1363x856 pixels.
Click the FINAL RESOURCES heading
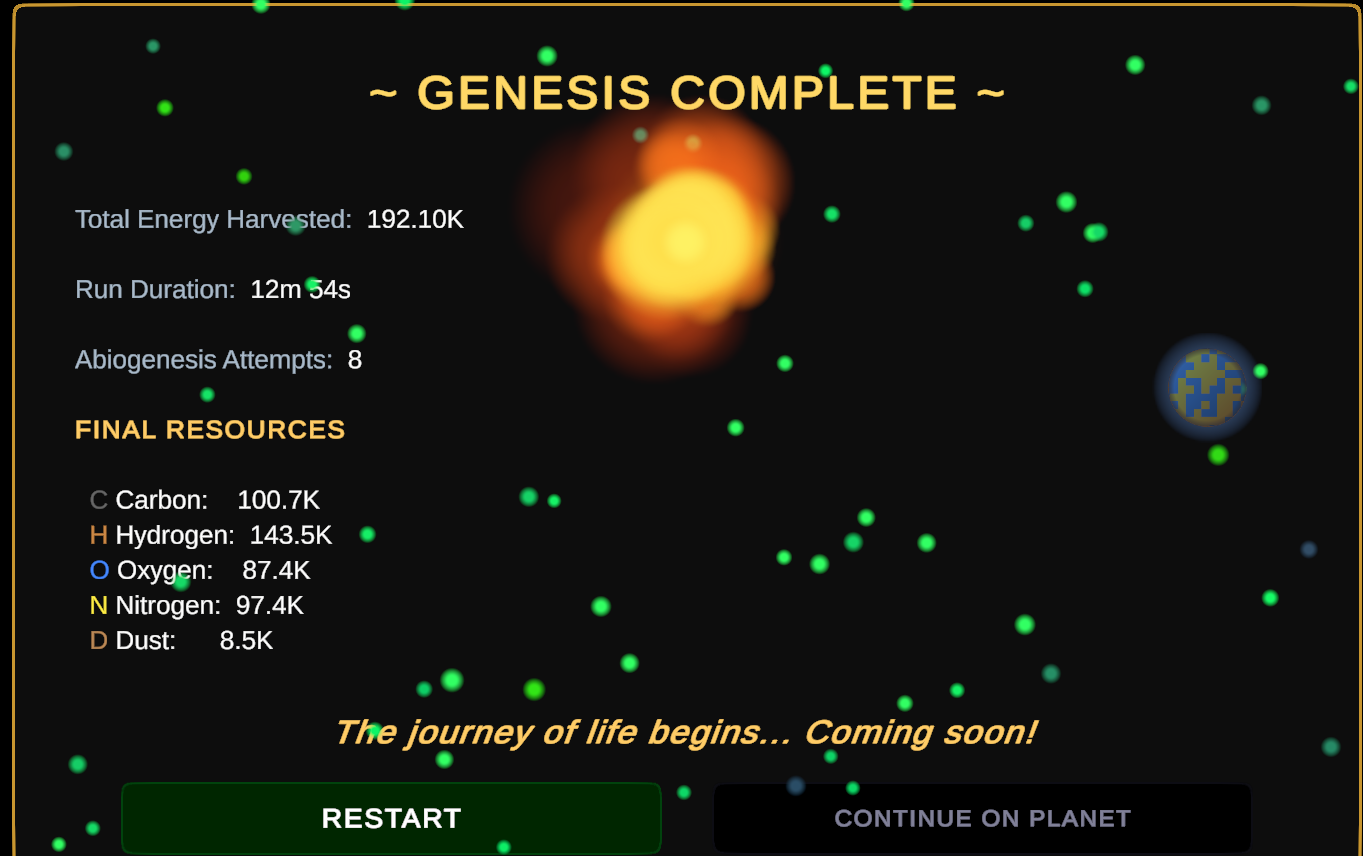[210, 430]
